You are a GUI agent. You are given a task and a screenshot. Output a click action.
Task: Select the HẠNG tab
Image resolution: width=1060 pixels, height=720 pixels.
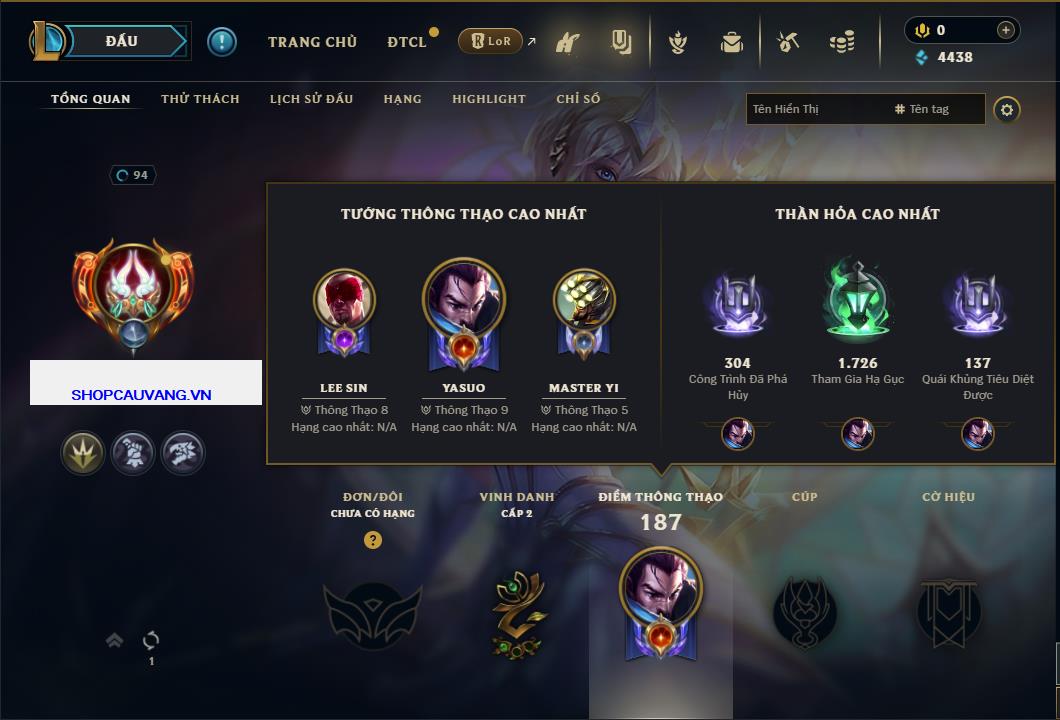(402, 99)
